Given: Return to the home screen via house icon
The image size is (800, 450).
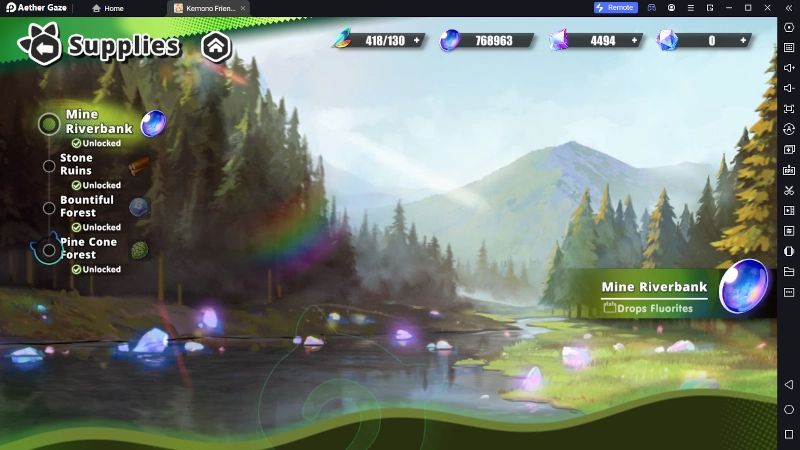Looking at the screenshot, I should coord(216,46).
